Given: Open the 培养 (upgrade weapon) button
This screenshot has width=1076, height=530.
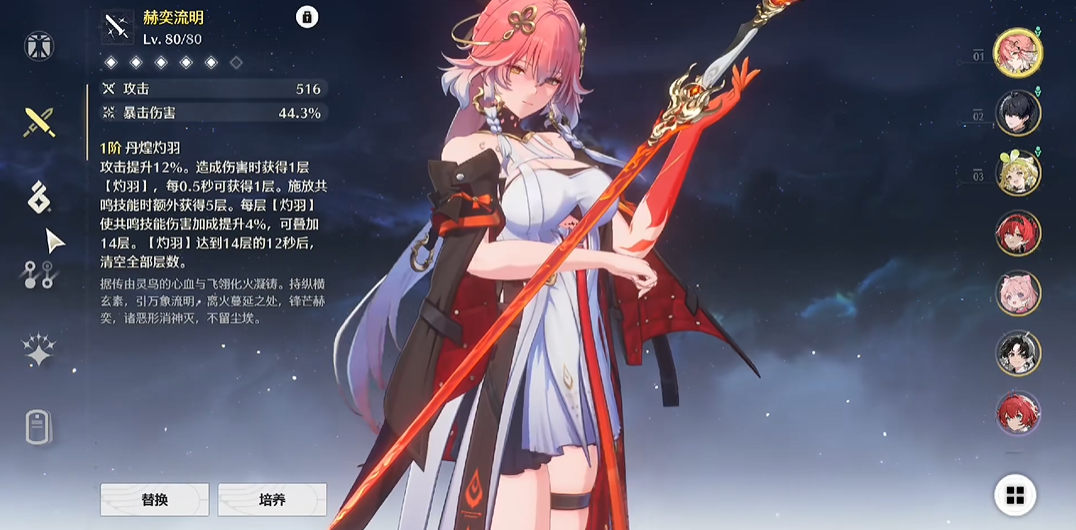Looking at the screenshot, I should click(x=272, y=499).
